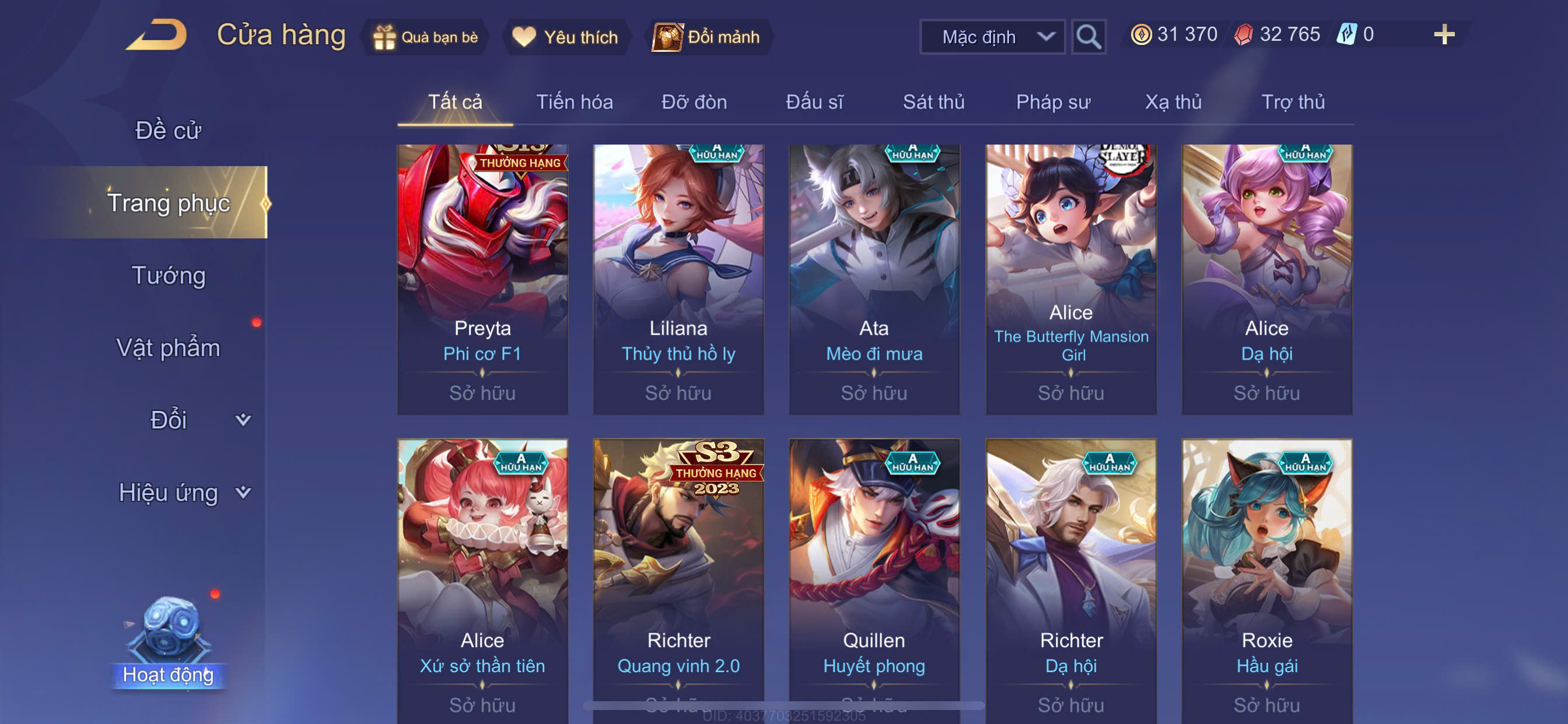Screen dimensions: 1568x724
Task: Expand the Hiệu ứng menu section
Action: click(x=183, y=492)
